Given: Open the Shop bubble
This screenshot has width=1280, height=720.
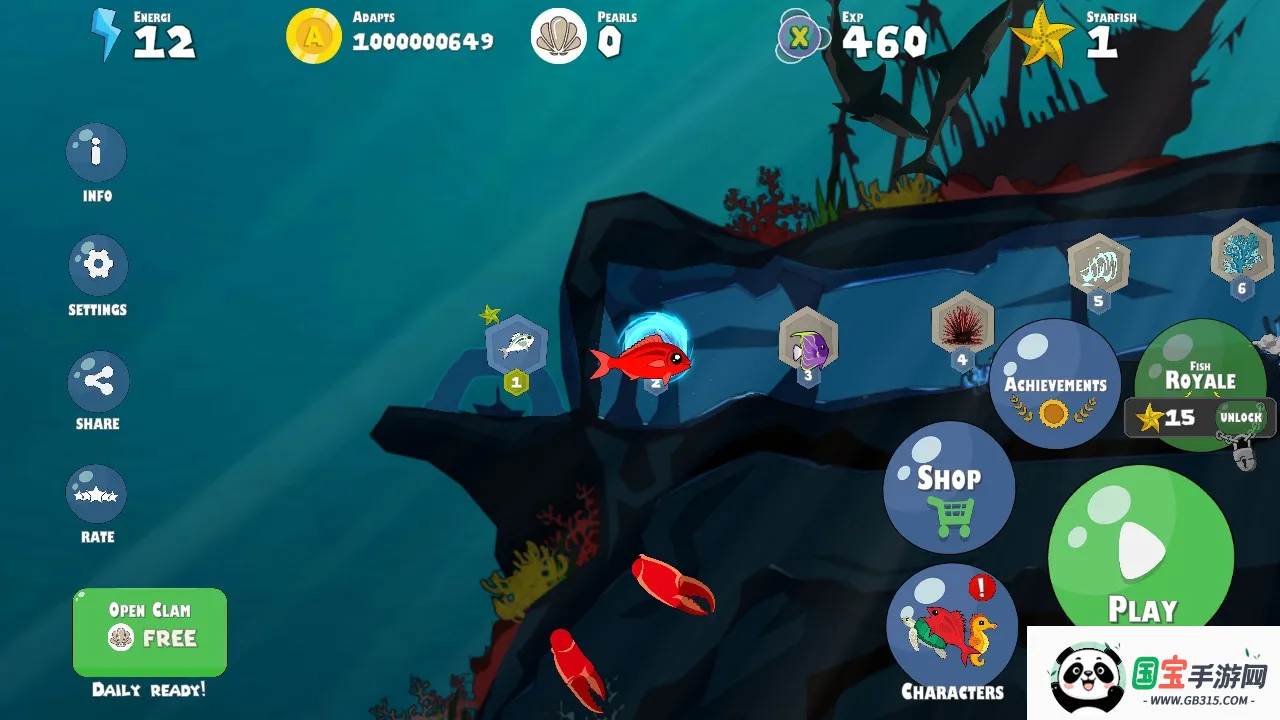Looking at the screenshot, I should pos(948,488).
